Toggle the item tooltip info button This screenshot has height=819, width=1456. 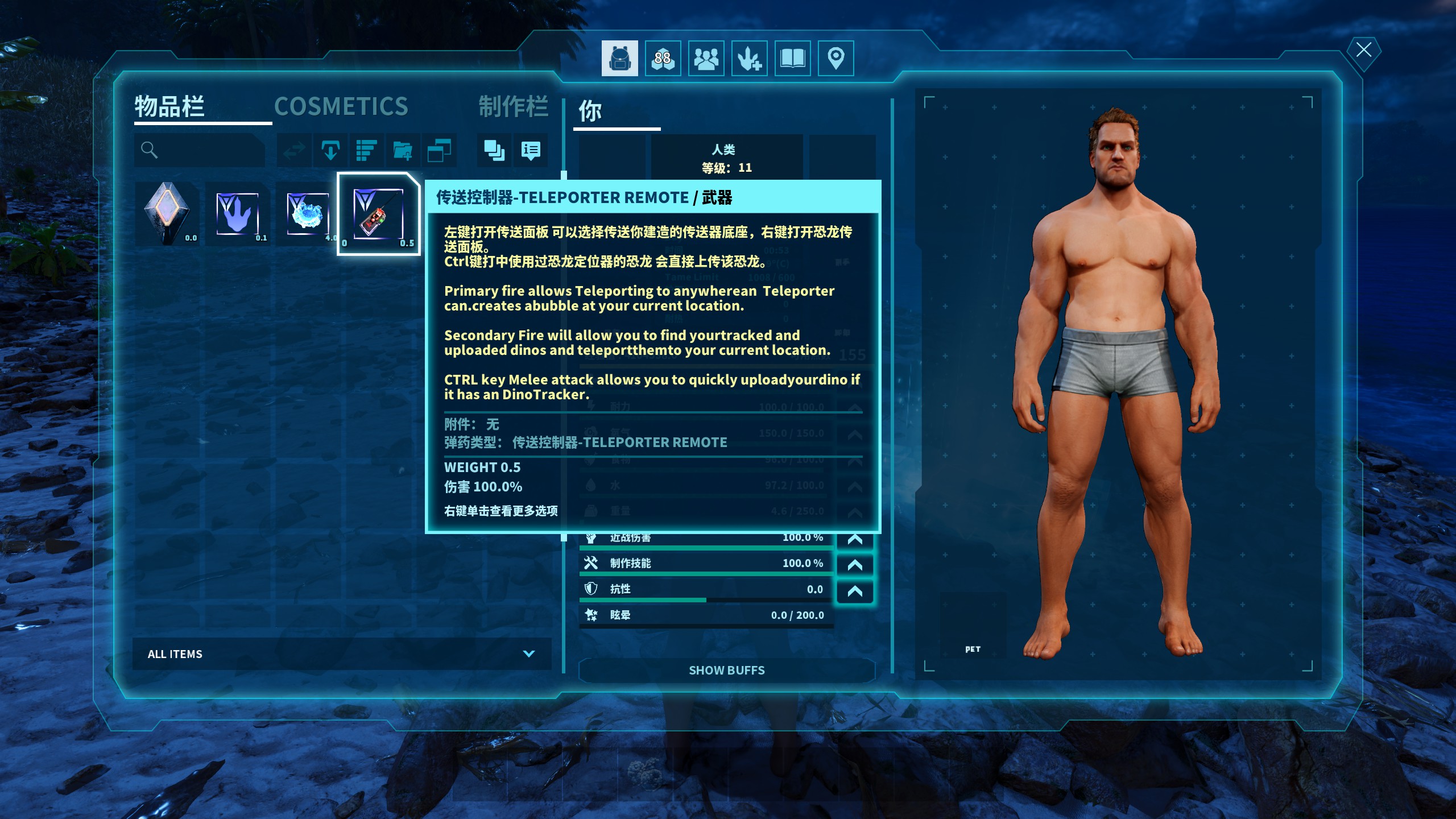531,150
